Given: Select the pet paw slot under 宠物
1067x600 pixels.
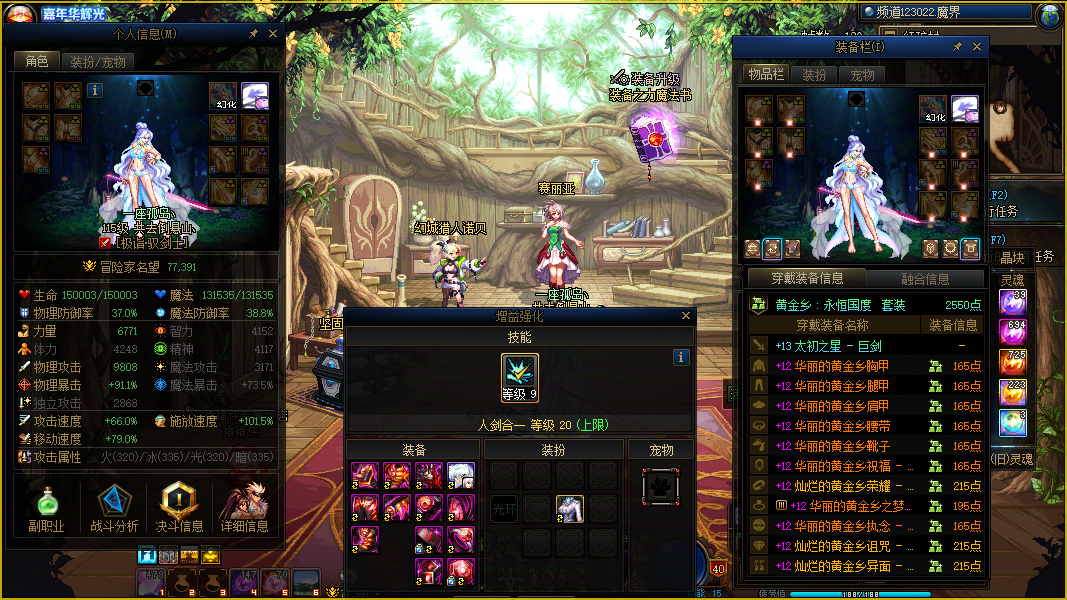Looking at the screenshot, I should pos(660,487).
